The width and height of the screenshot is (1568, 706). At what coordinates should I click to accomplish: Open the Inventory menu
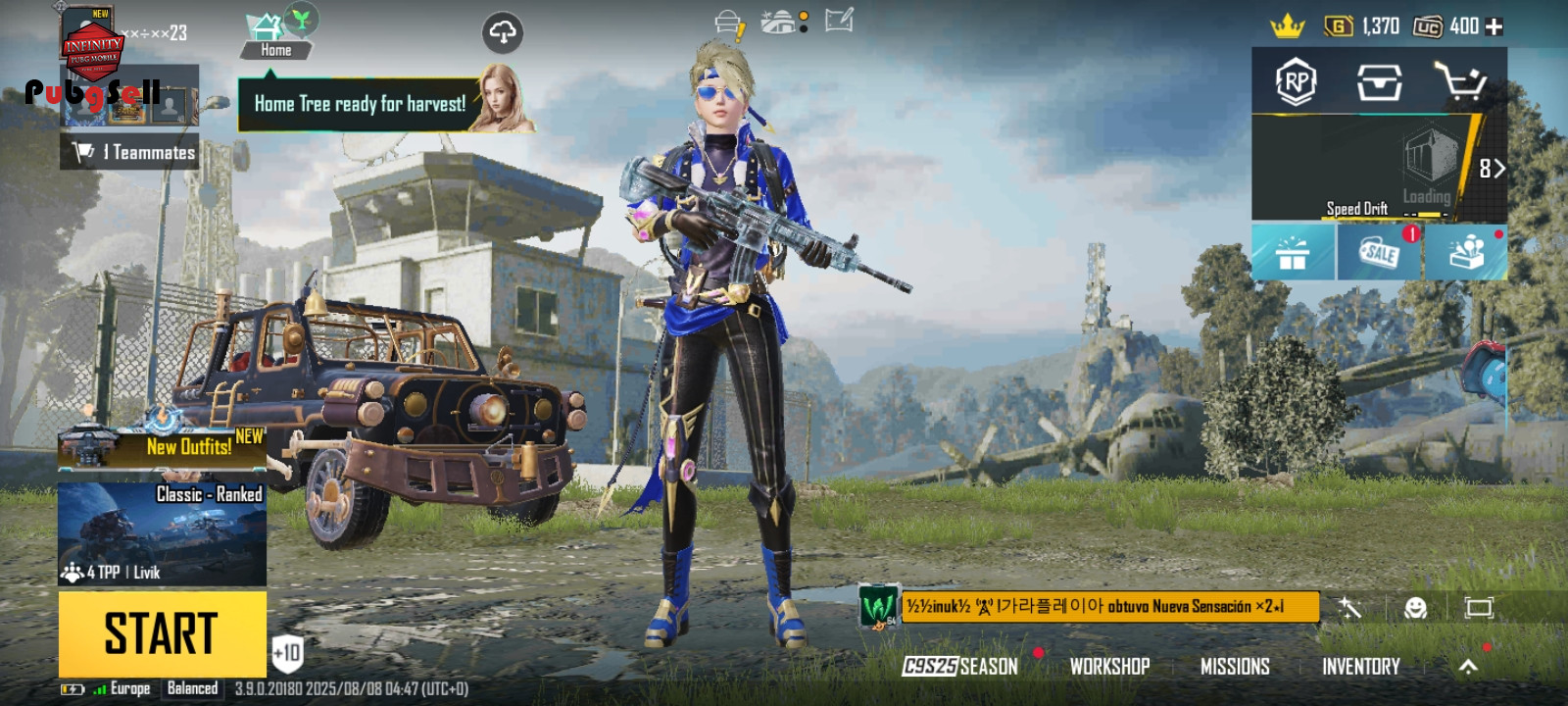click(x=1360, y=667)
